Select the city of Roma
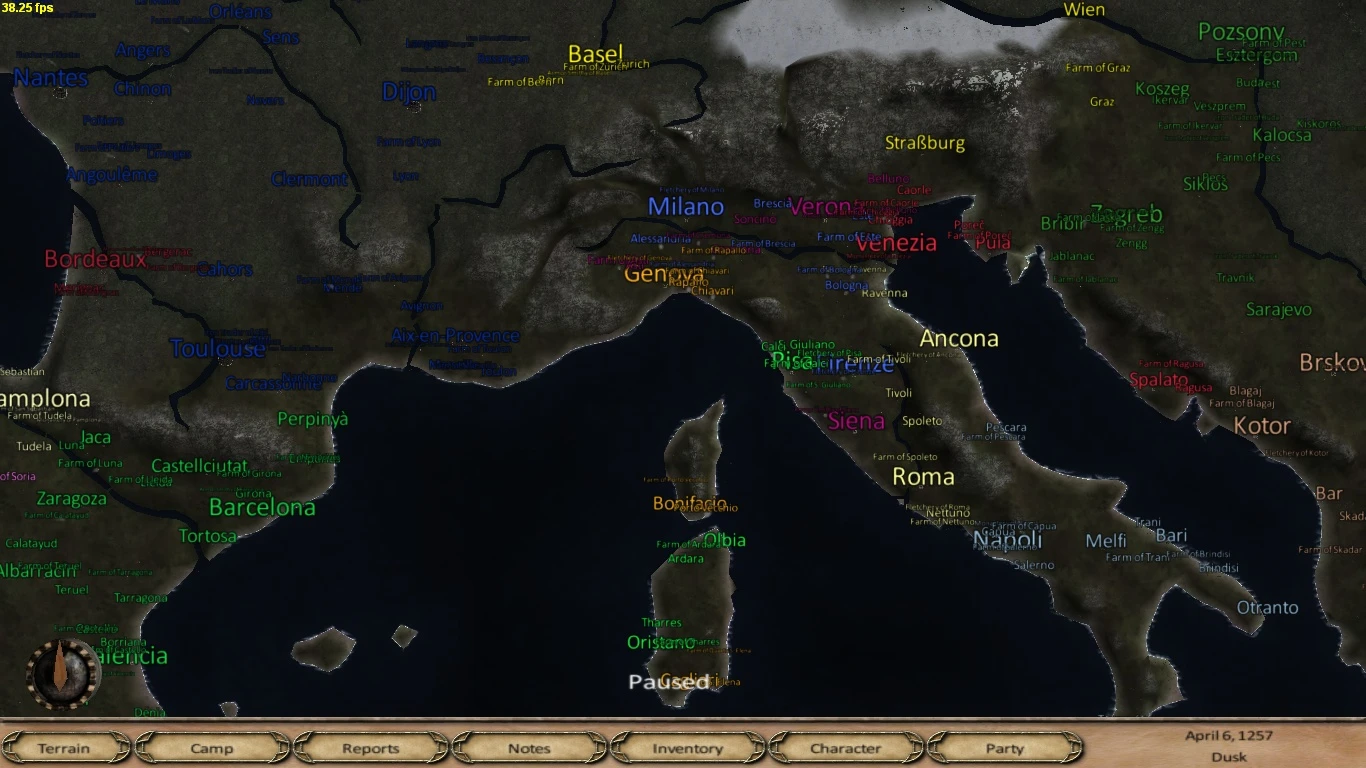Image resolution: width=1366 pixels, height=768 pixels. [x=923, y=478]
